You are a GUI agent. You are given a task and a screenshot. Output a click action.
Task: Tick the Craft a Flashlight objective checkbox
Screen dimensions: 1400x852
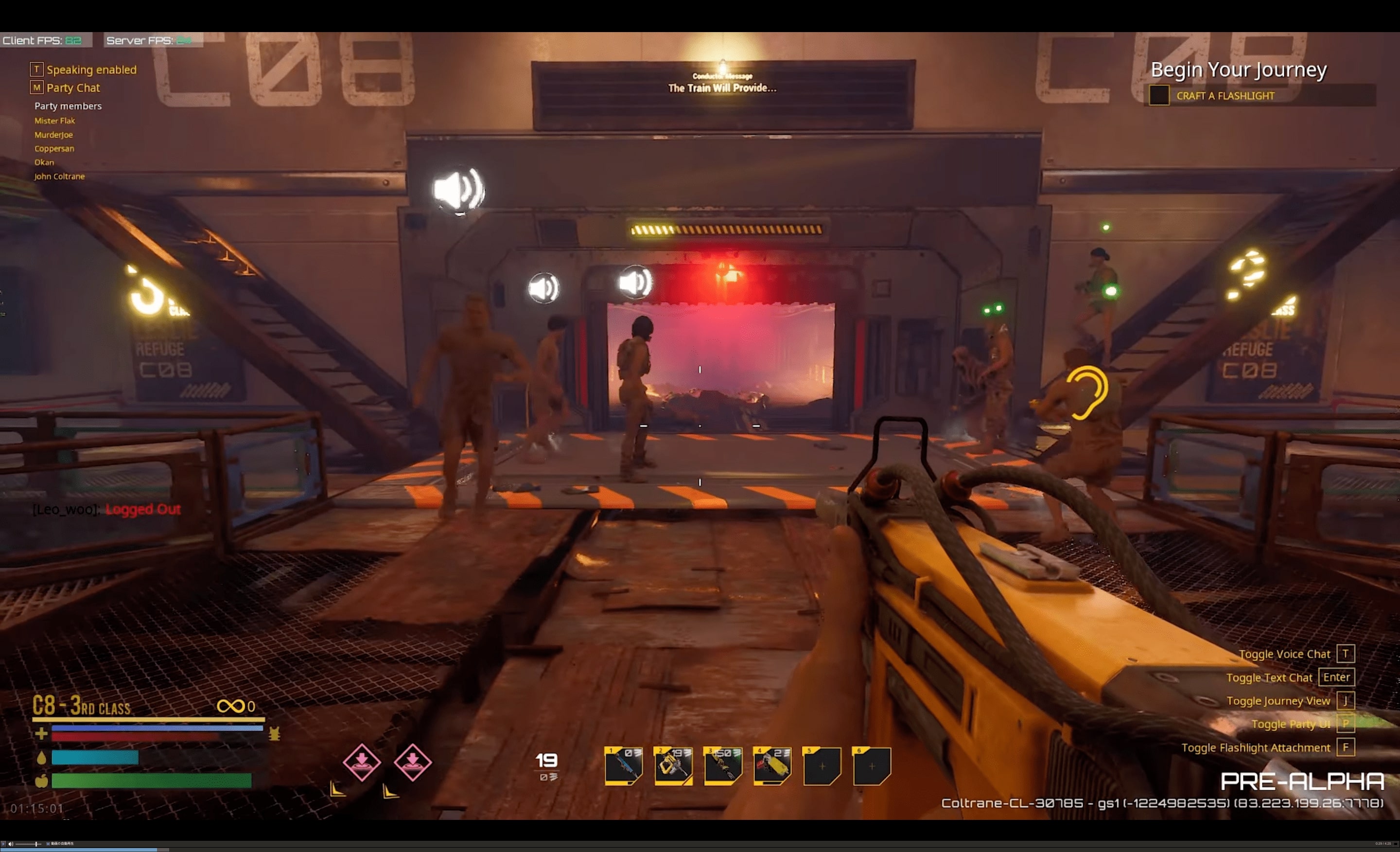1158,95
